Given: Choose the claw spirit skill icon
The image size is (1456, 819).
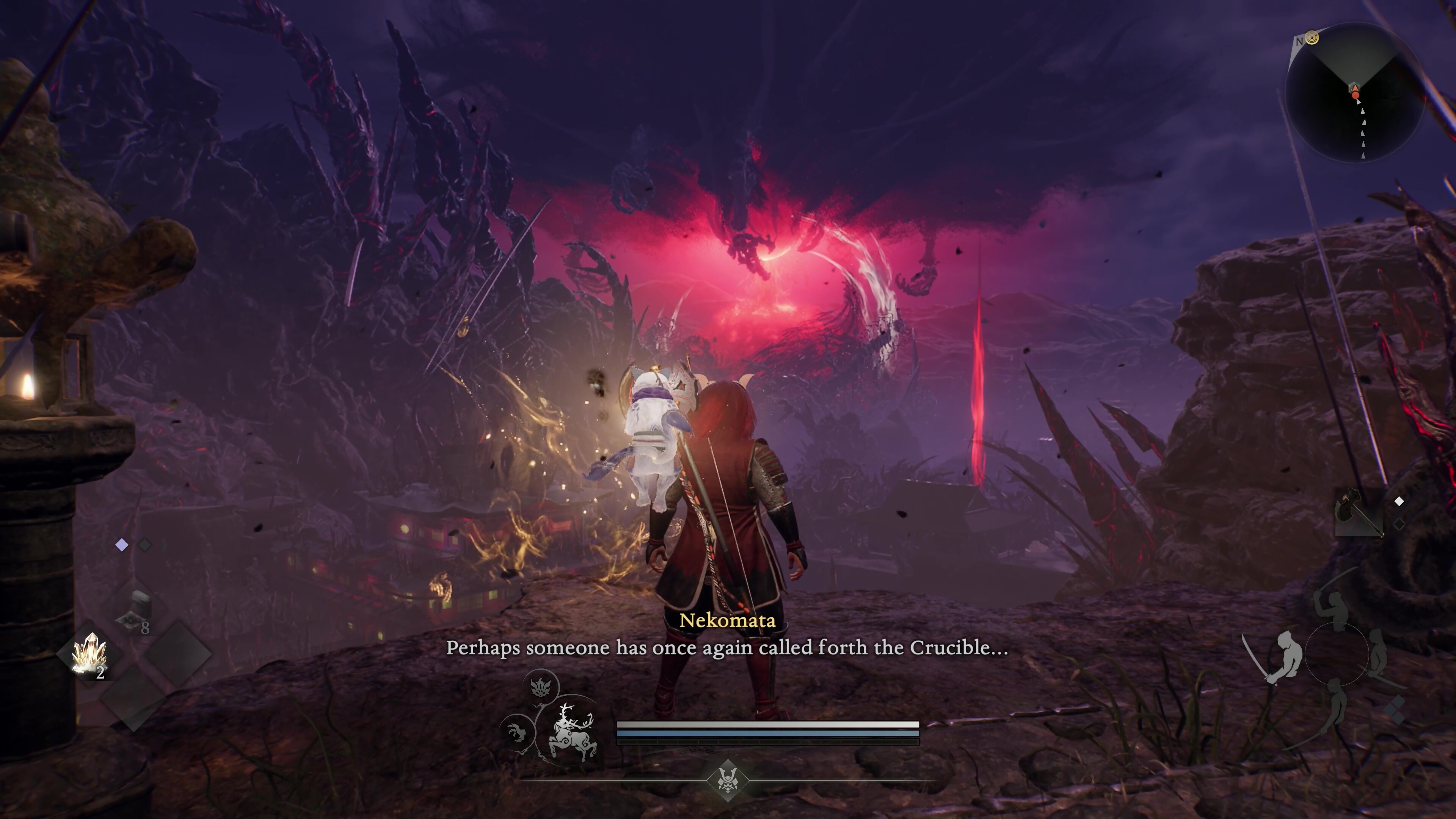Looking at the screenshot, I should coord(516,733).
